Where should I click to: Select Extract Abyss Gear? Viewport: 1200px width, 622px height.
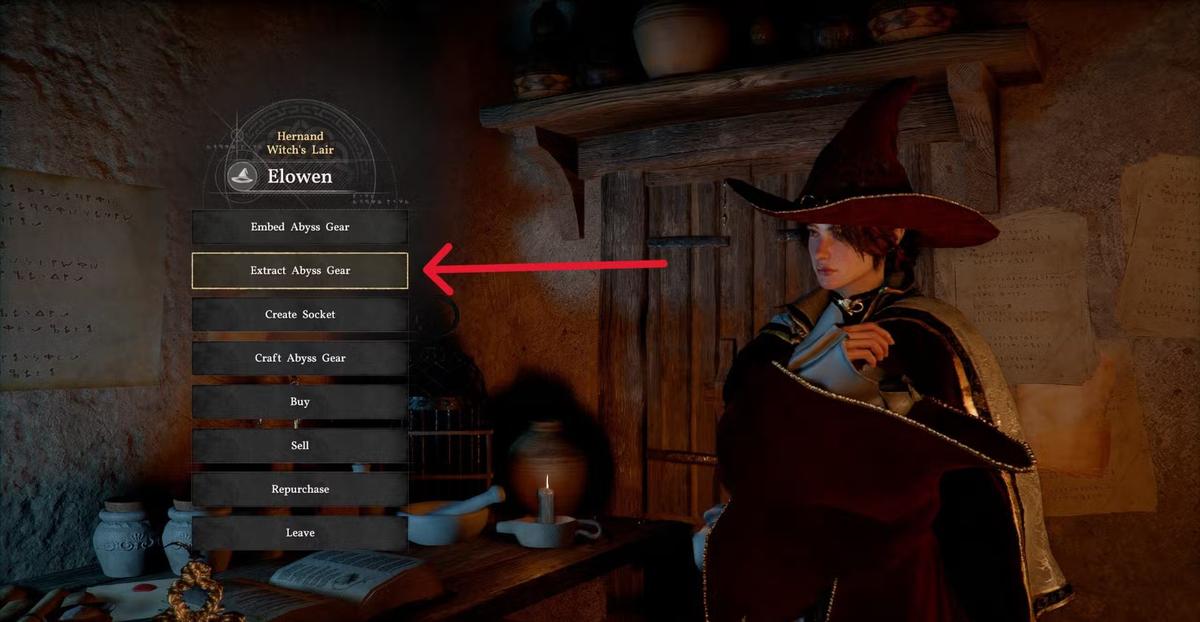click(x=300, y=270)
